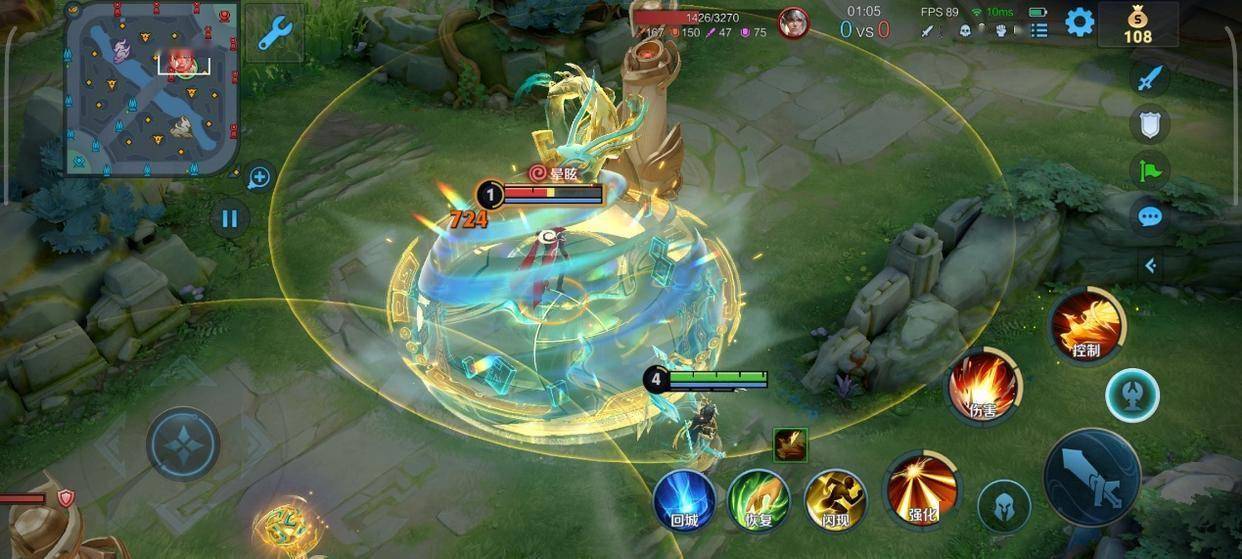1242x559 pixels.
Task: Show the scoreboard list icon
Action: [1039, 30]
